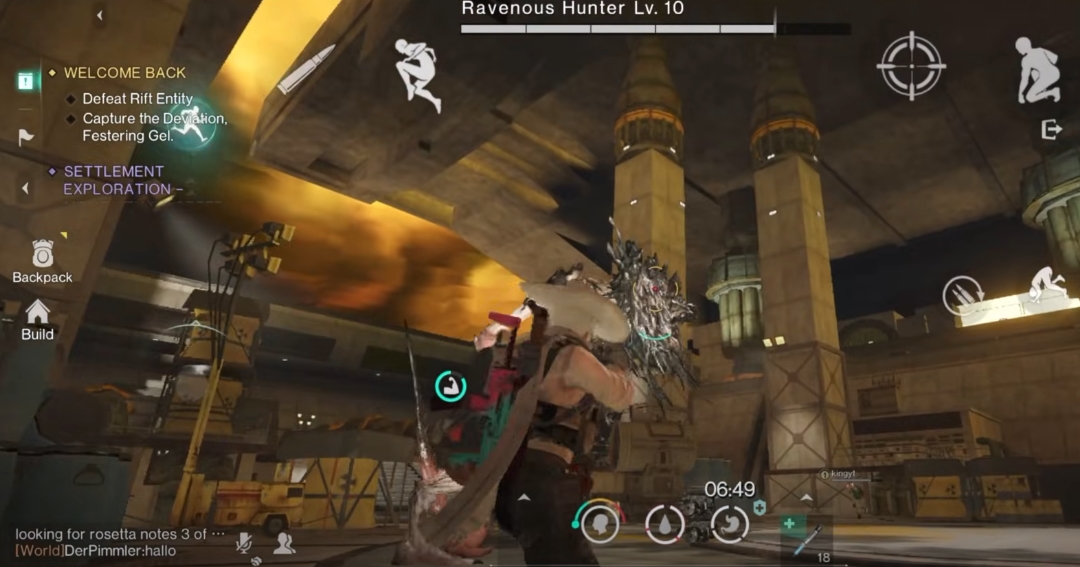Viewport: 1080px width, 567px height.
Task: Open the Backpack
Action: (x=42, y=260)
